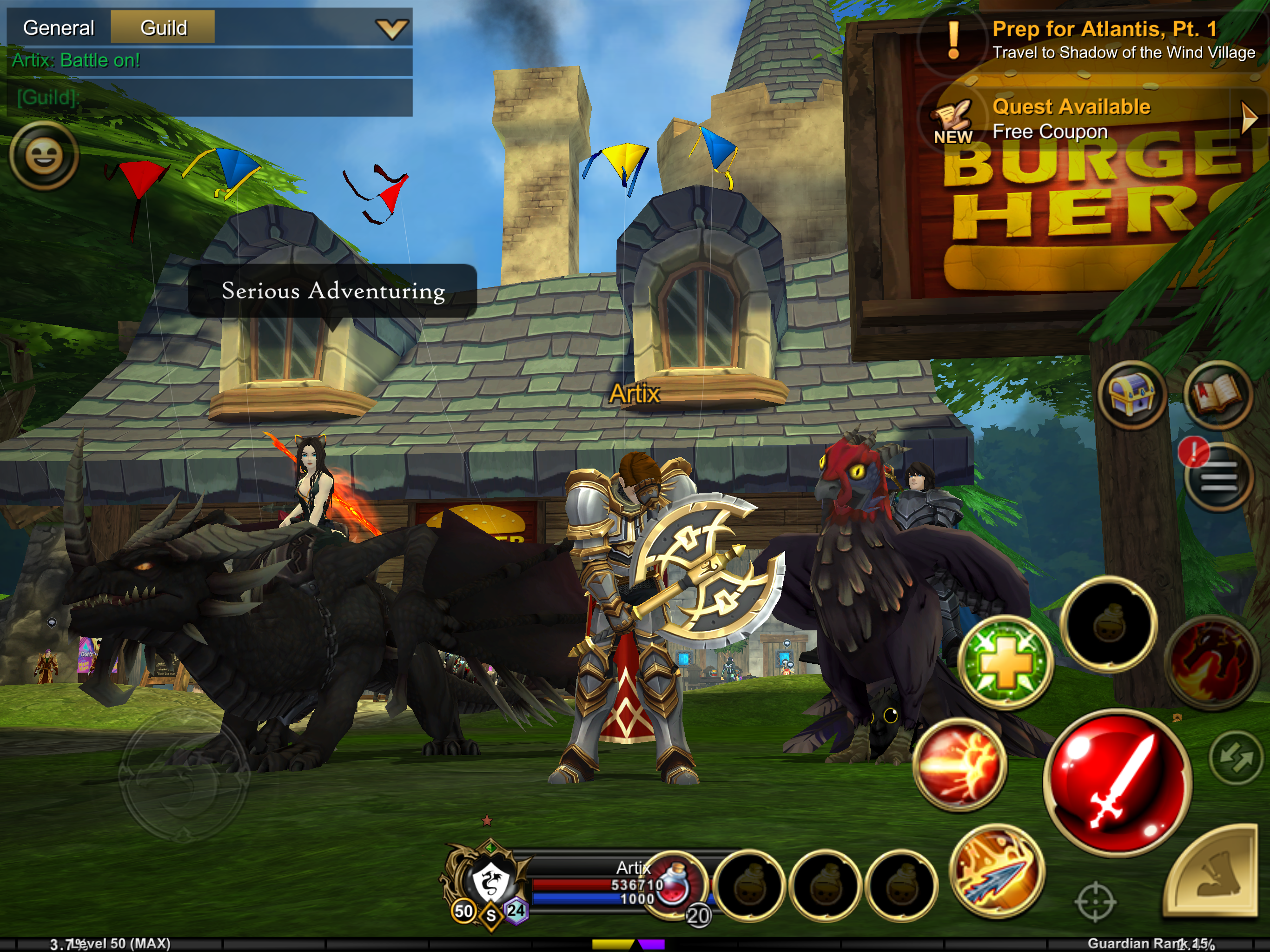Screen dimensions: 1270x952
Task: Activate the green cross heal skill
Action: pyautogui.click(x=1005, y=662)
